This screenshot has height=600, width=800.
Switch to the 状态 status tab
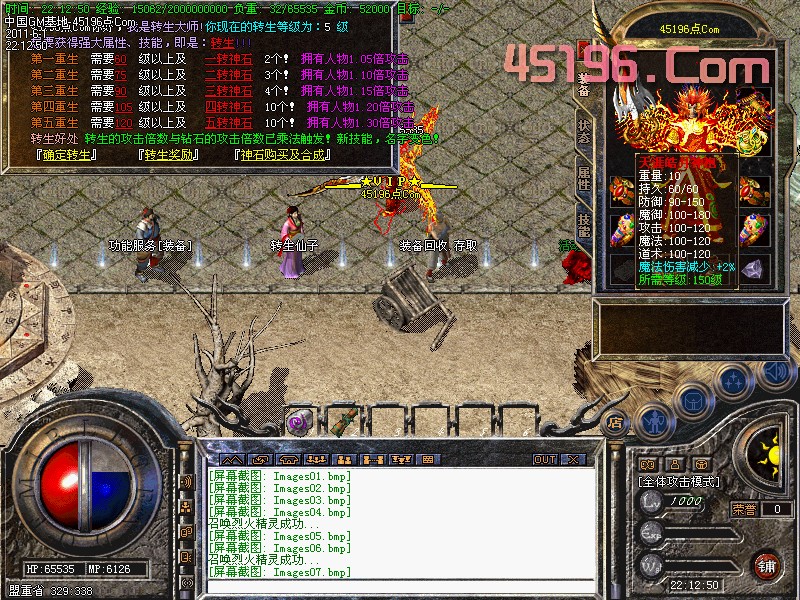[x=583, y=132]
